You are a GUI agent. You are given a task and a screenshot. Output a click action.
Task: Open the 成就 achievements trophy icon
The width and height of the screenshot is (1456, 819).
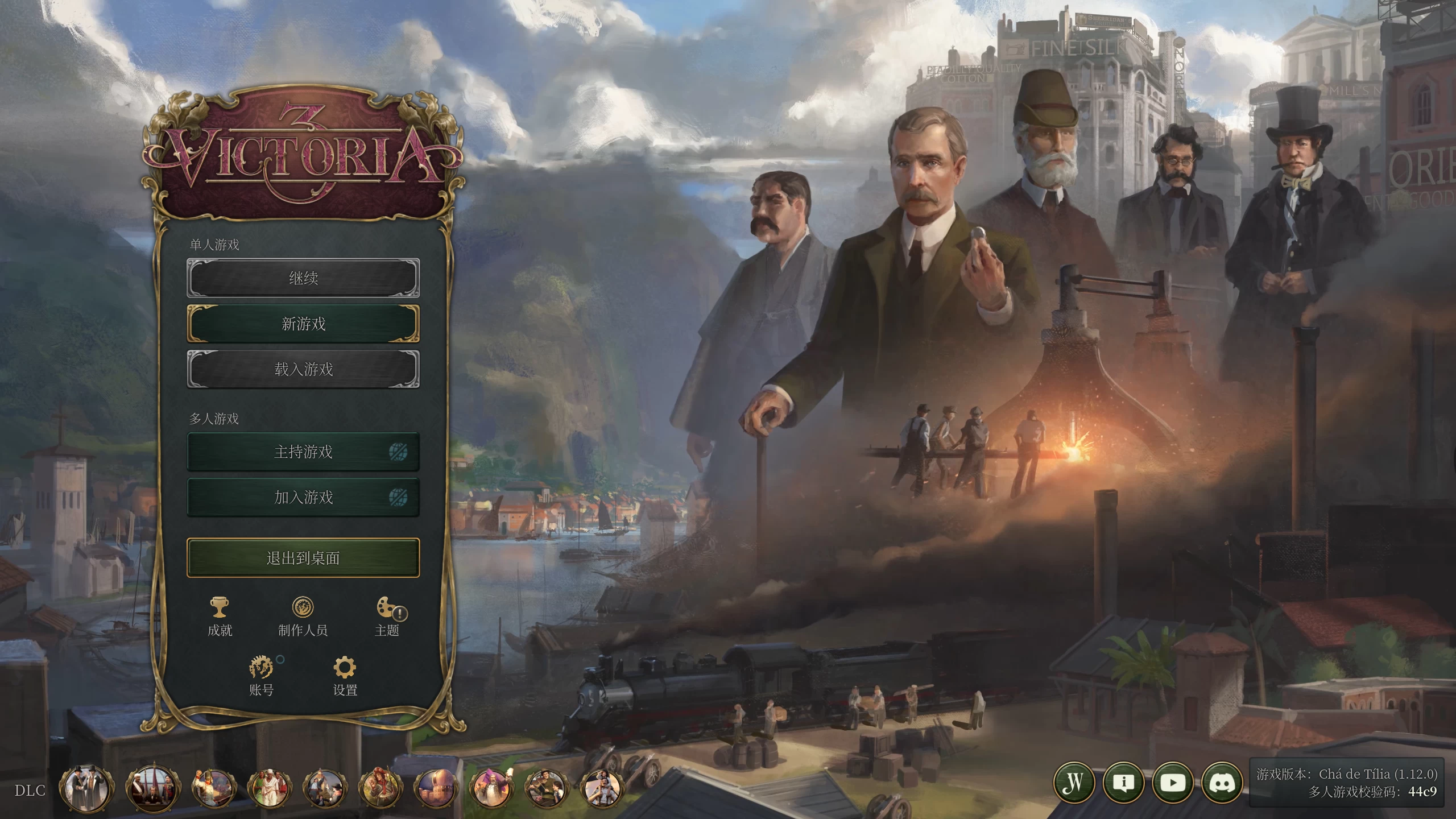click(x=220, y=614)
